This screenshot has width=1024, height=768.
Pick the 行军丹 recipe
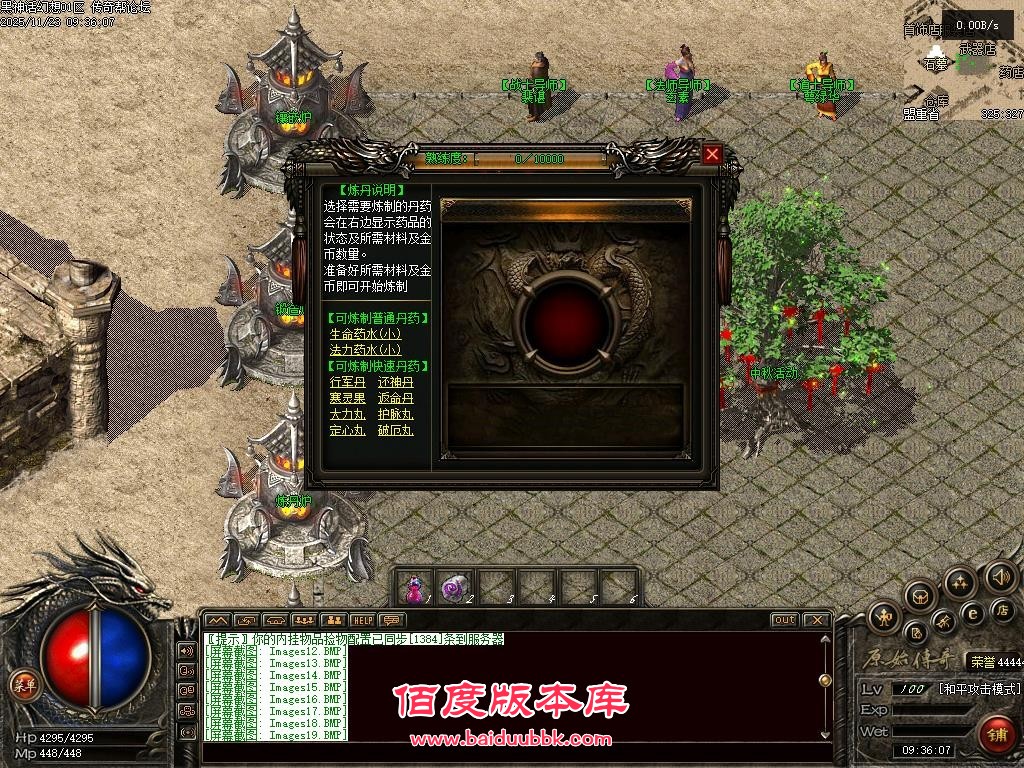tap(349, 382)
